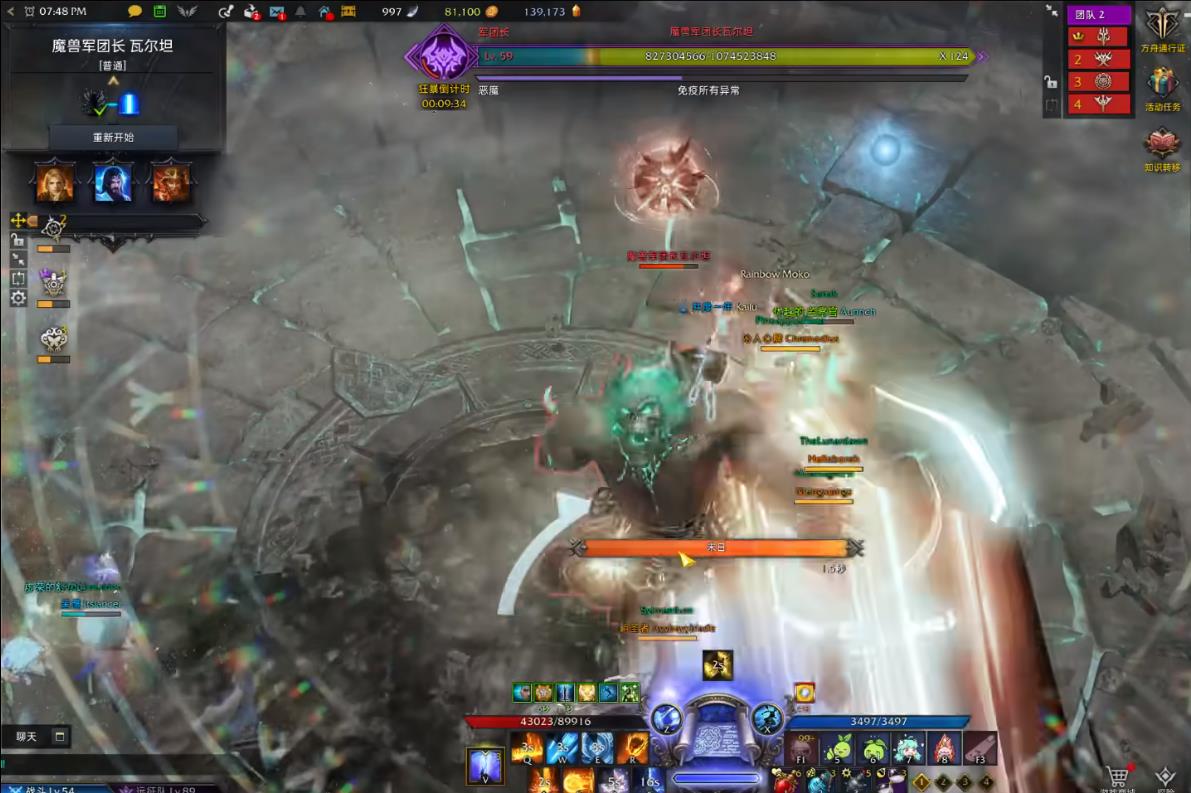Viewport: 1191px width, 793px height.
Task: Click the blond-haired character portrait
Action: (54, 181)
